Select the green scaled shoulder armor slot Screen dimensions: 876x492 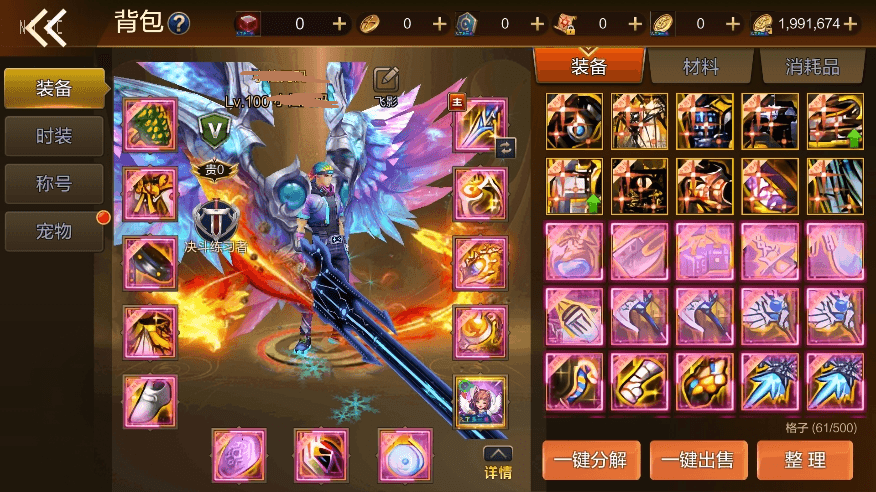pos(150,125)
